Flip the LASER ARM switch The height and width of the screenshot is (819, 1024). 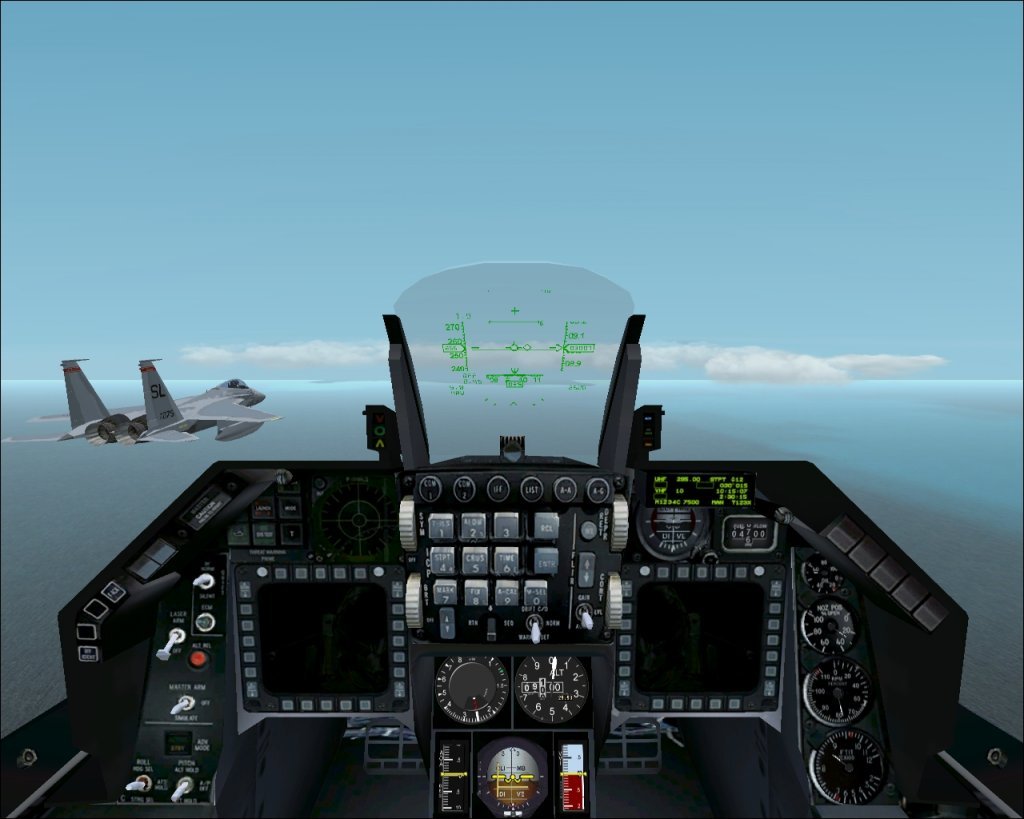(172, 640)
